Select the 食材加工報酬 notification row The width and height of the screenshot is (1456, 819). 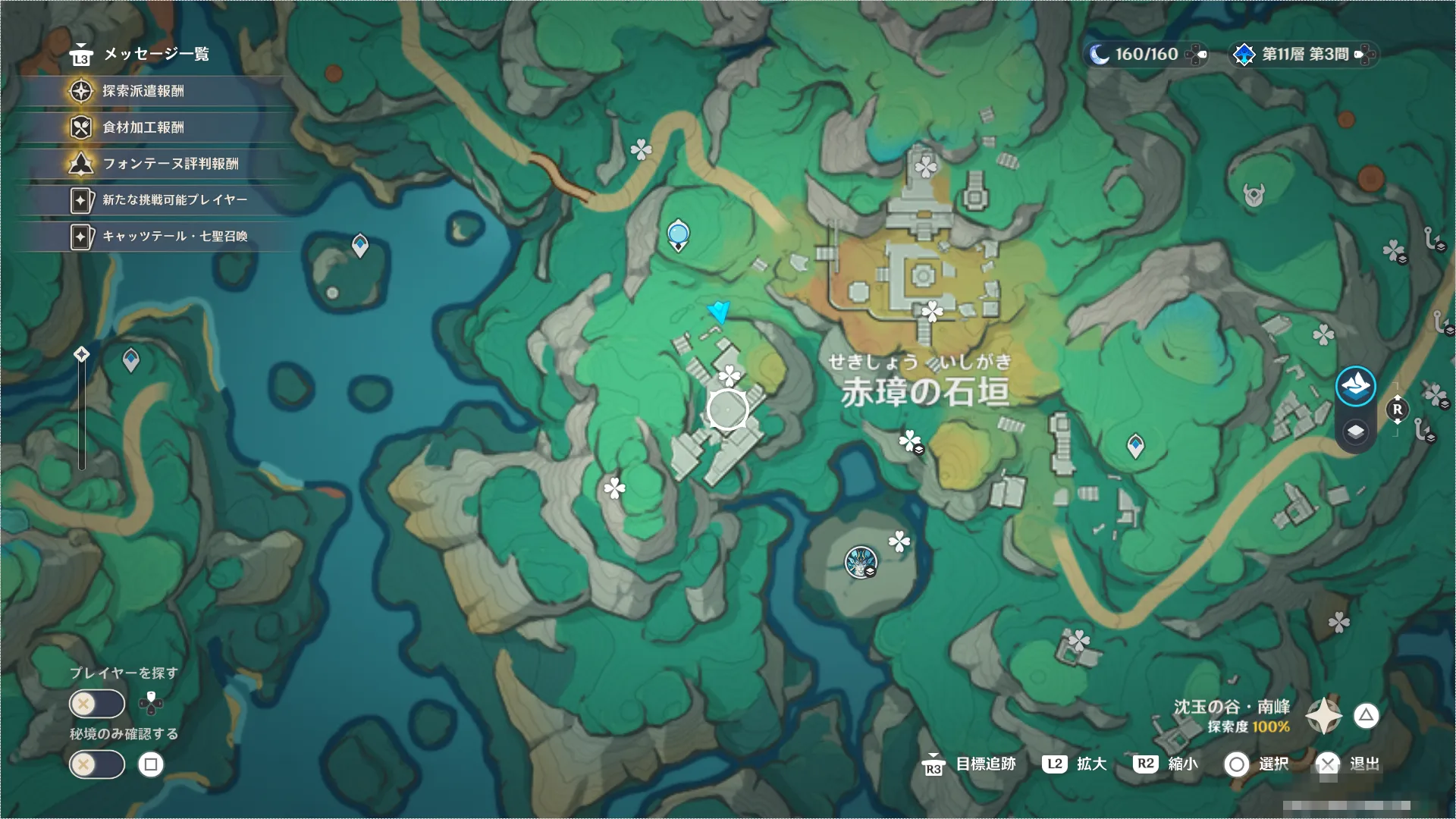pos(143,127)
